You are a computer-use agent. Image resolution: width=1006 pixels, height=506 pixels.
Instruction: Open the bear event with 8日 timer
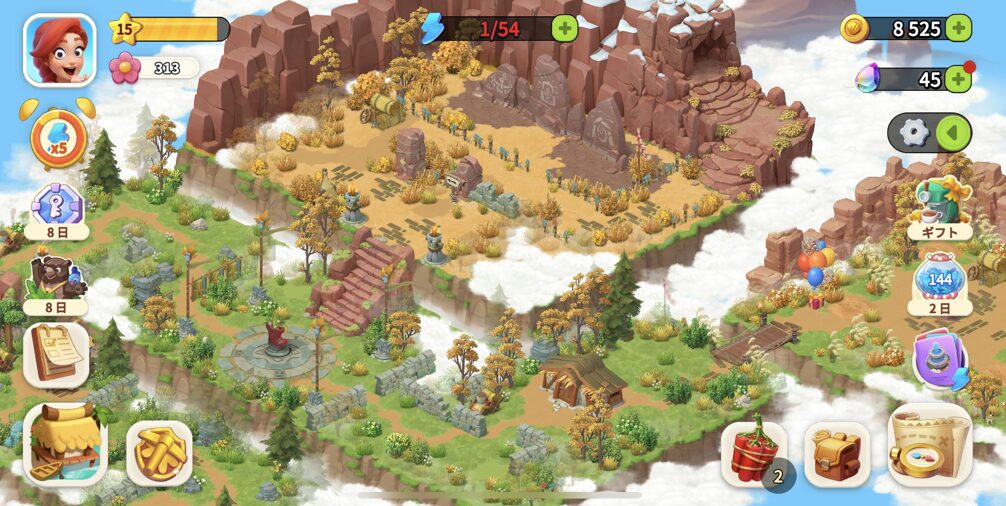(x=56, y=280)
